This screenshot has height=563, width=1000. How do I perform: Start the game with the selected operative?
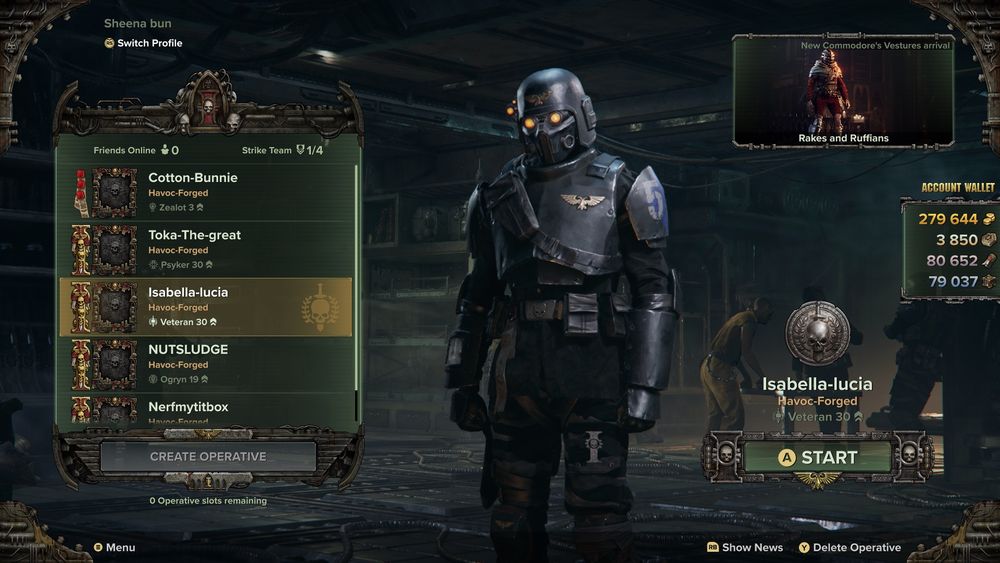coord(817,457)
